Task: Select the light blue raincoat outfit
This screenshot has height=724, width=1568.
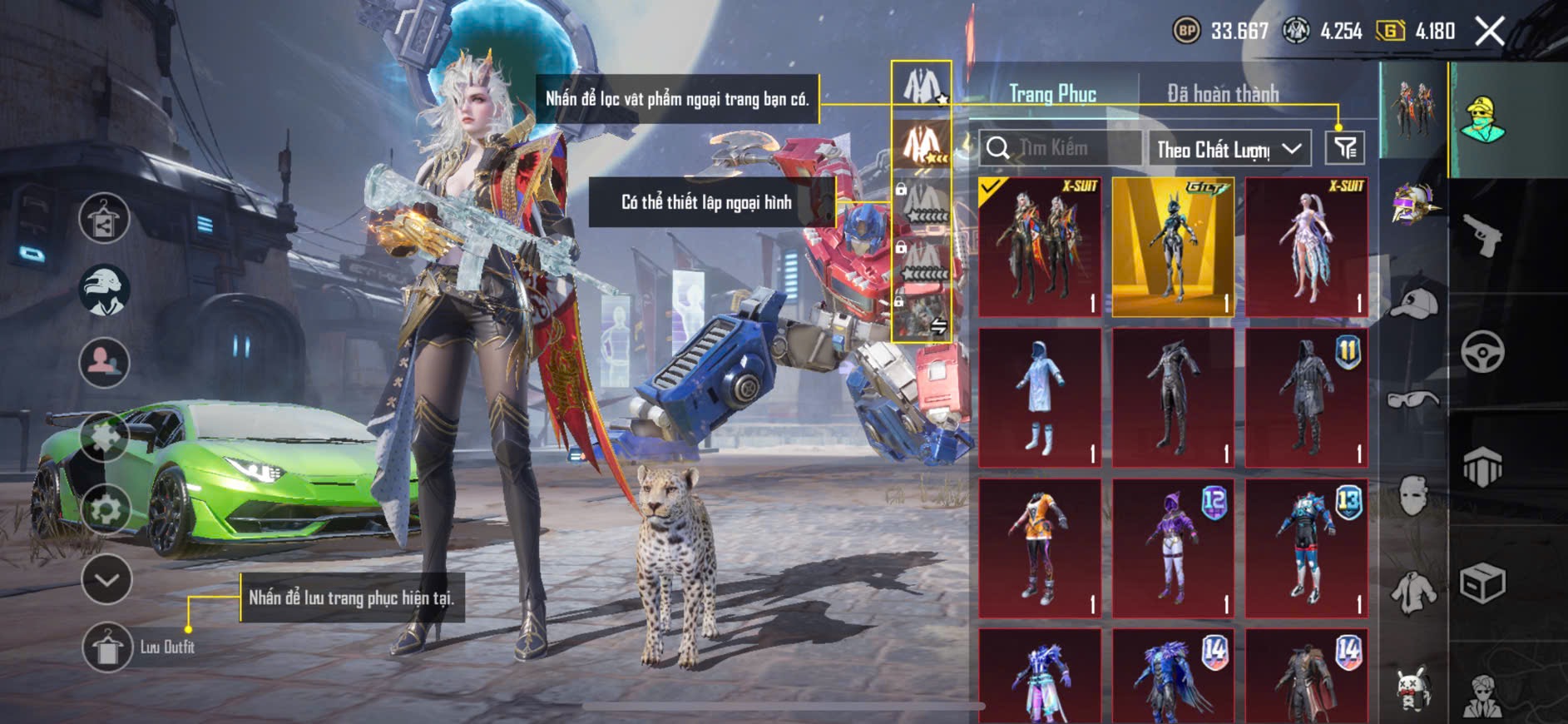Action: coord(1040,397)
